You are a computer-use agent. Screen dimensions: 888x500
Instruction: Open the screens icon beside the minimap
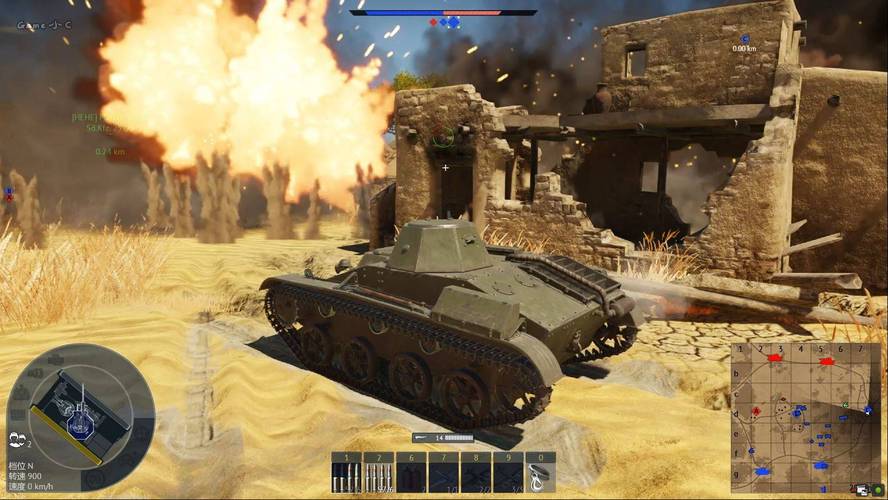860,489
